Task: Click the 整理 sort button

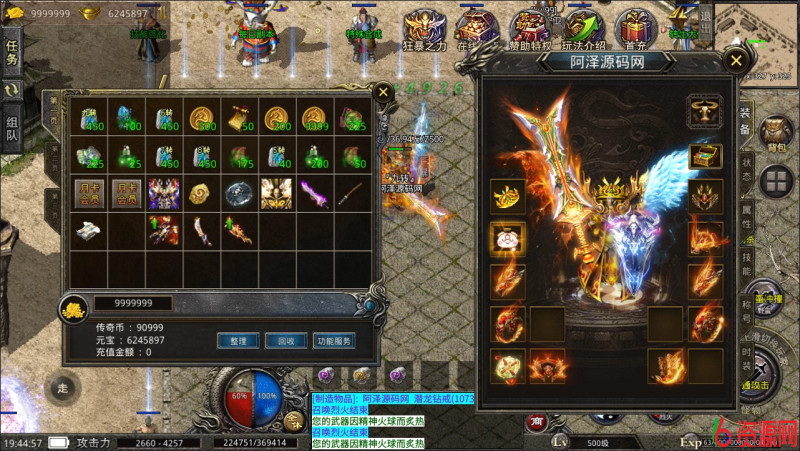Action: (x=238, y=341)
